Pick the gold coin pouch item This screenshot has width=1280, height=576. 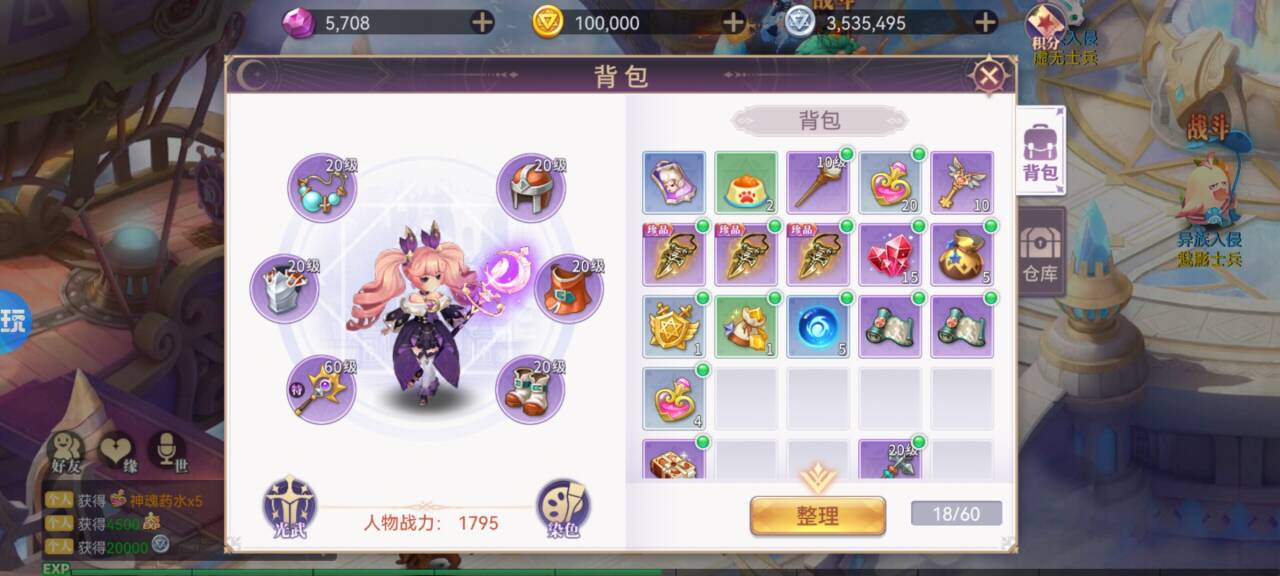(x=962, y=255)
